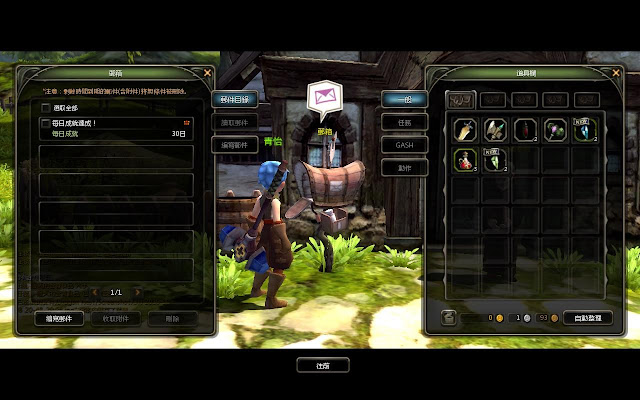Close the mailbox window
The height and width of the screenshot is (400, 640).
tap(208, 72)
